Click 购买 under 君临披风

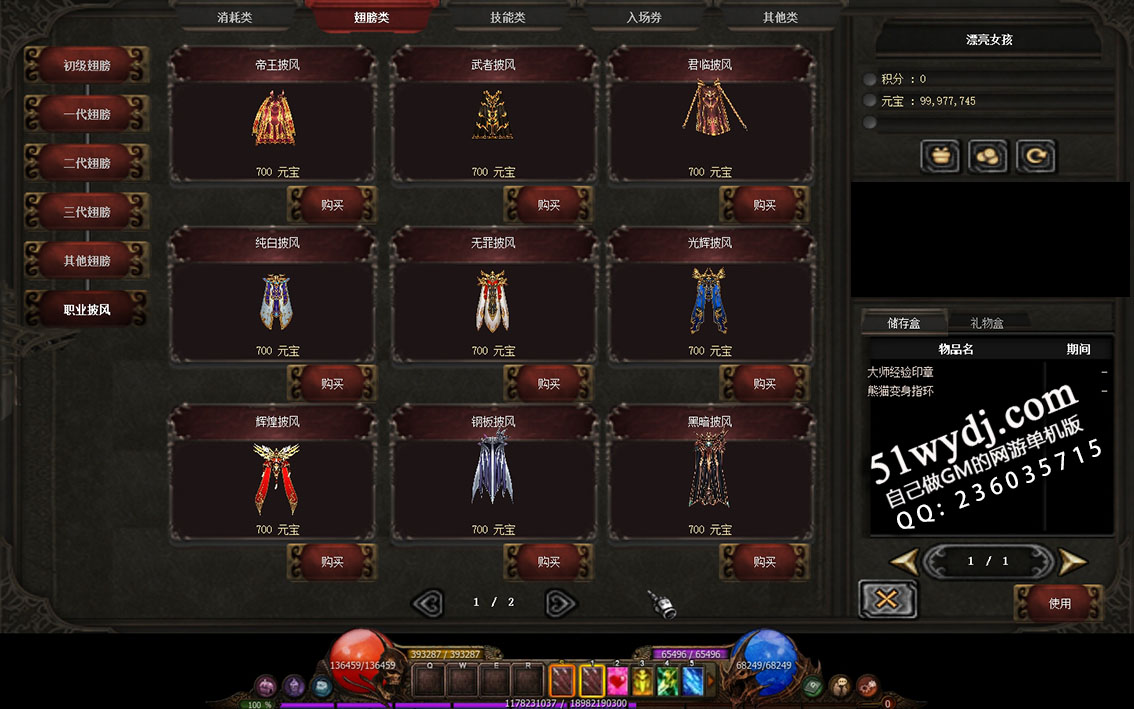tap(764, 205)
